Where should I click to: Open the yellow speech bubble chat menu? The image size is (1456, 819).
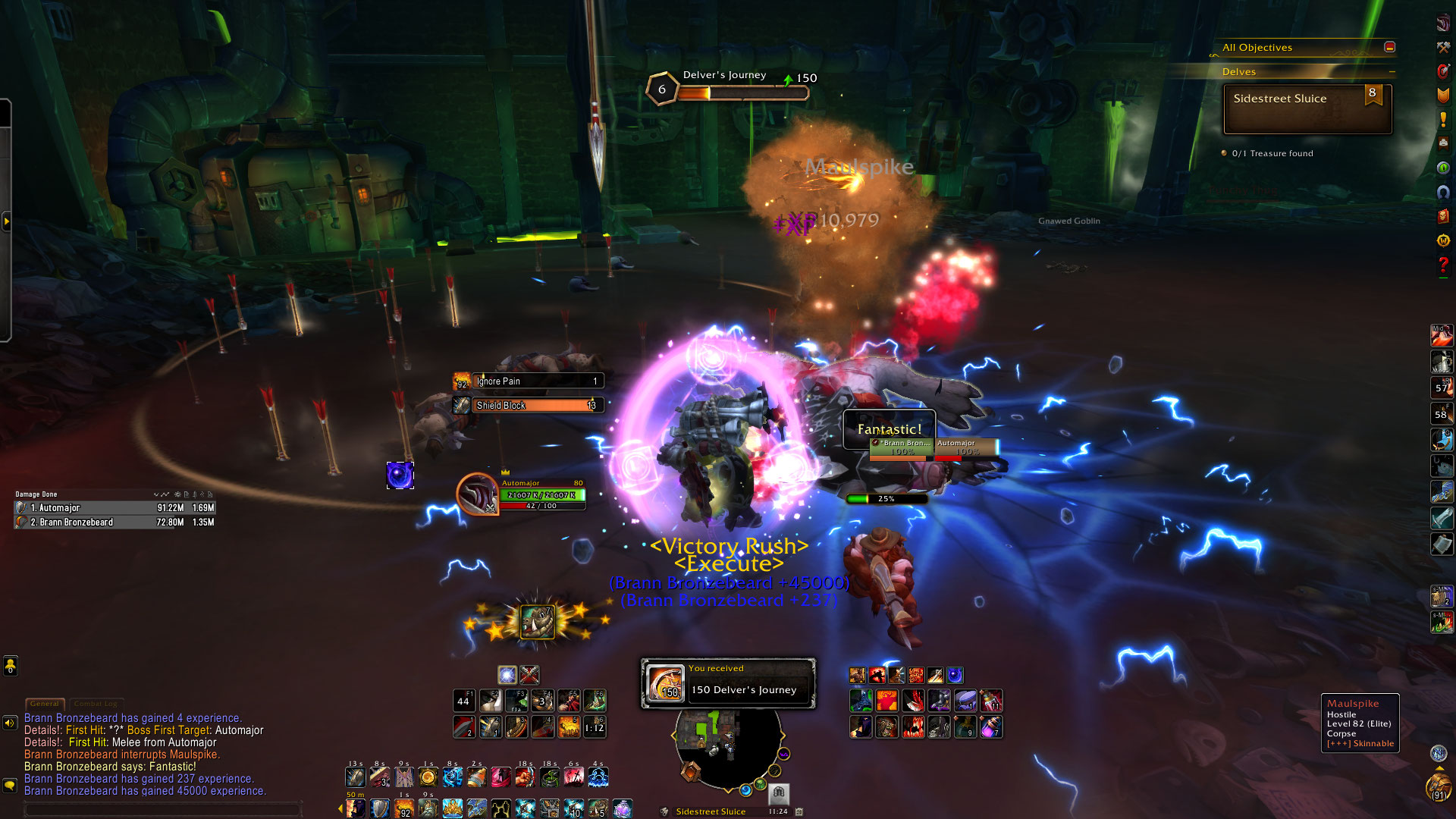tap(10, 786)
